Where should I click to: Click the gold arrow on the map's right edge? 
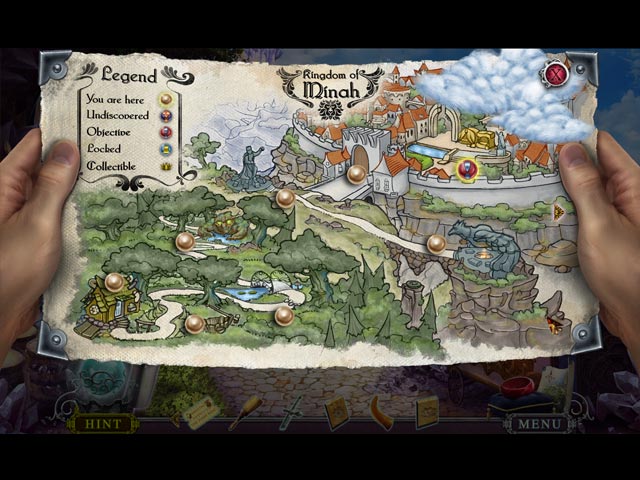(x=560, y=211)
